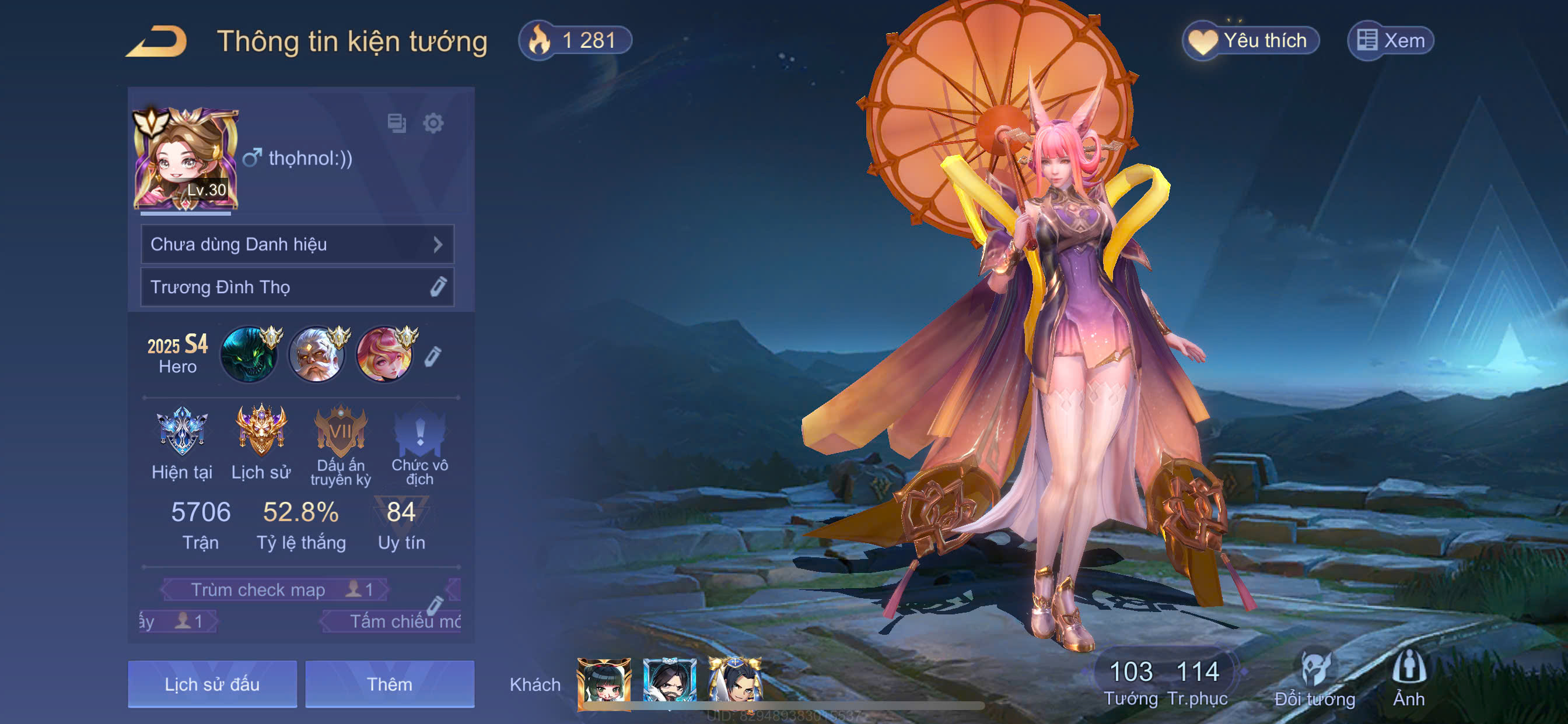The height and width of the screenshot is (724, 1568).
Task: Choose Đổi tướng to change displayed hero
Action: coord(1315,680)
